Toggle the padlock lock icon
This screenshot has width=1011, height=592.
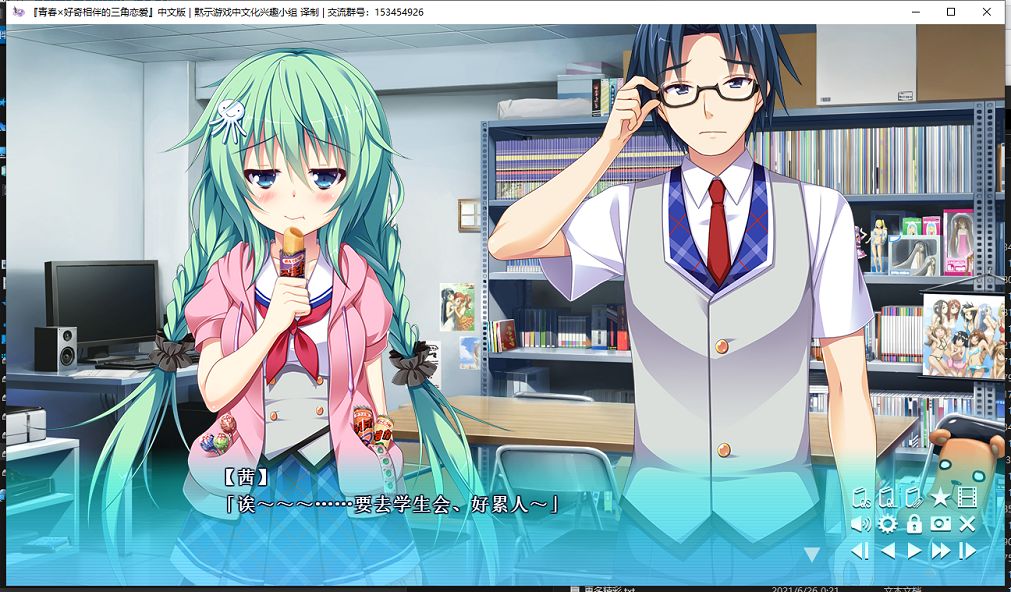click(913, 524)
